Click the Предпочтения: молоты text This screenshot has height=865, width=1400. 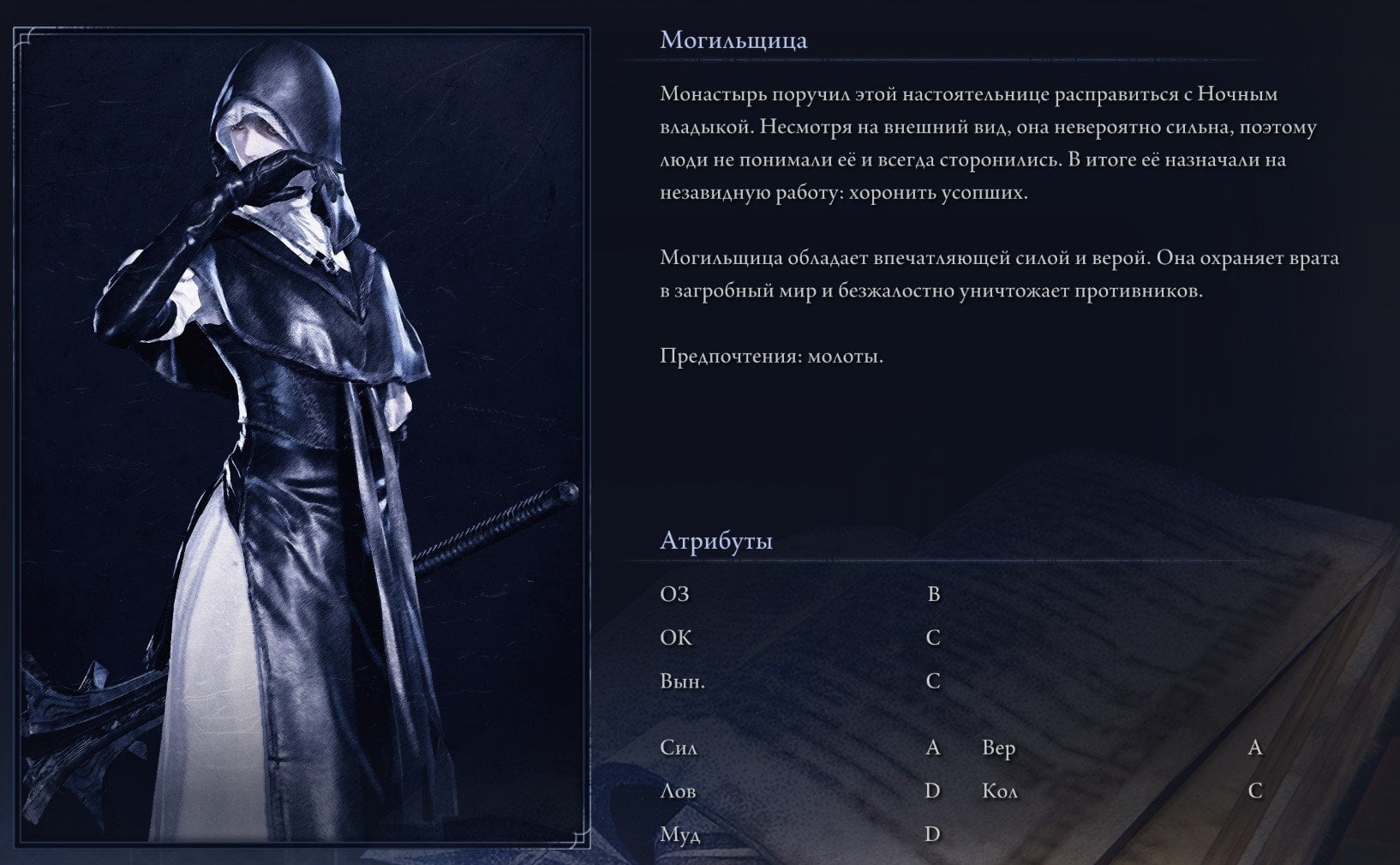click(770, 358)
